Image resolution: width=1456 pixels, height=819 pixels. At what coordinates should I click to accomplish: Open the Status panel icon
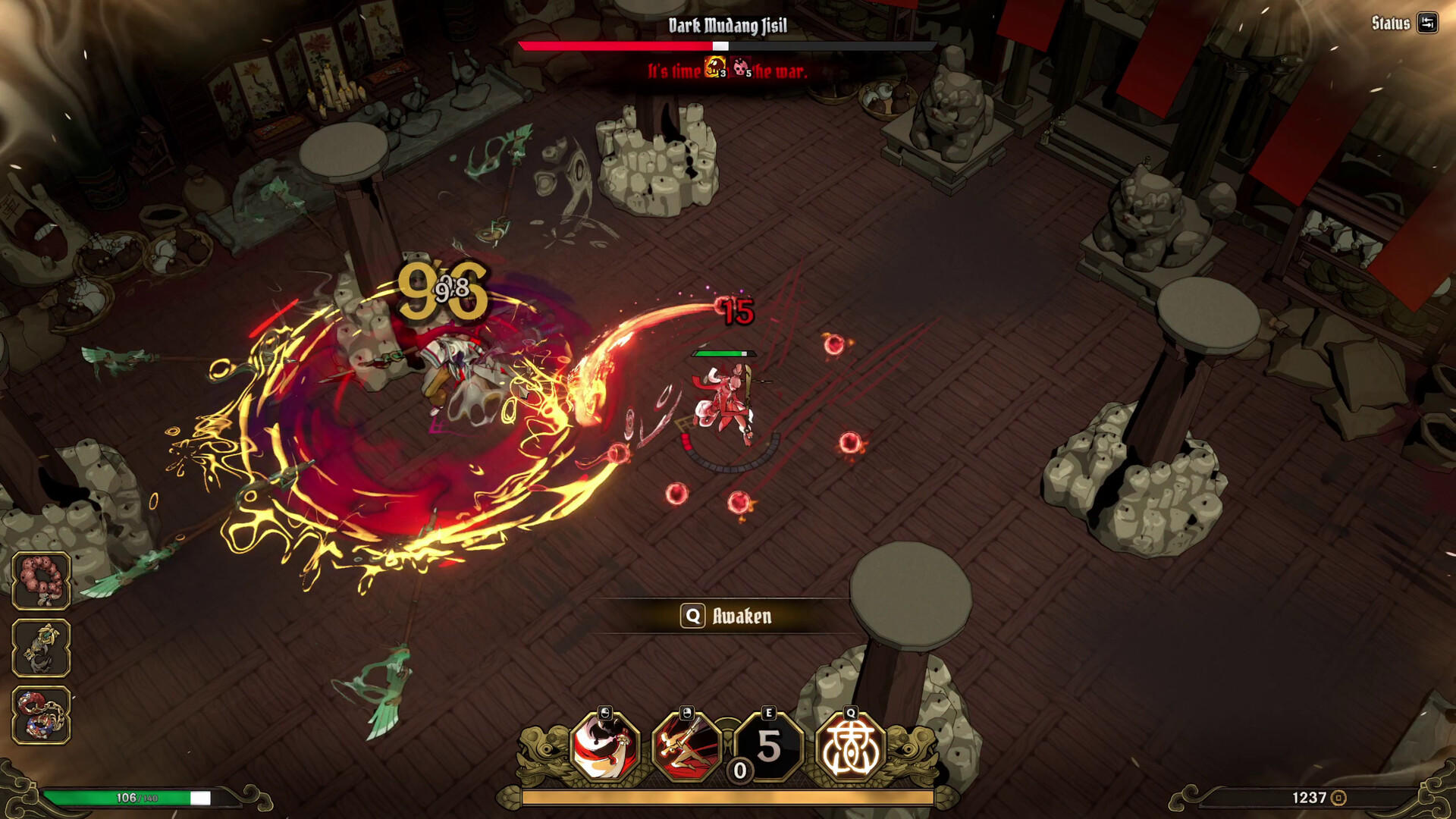pyautogui.click(x=1427, y=23)
